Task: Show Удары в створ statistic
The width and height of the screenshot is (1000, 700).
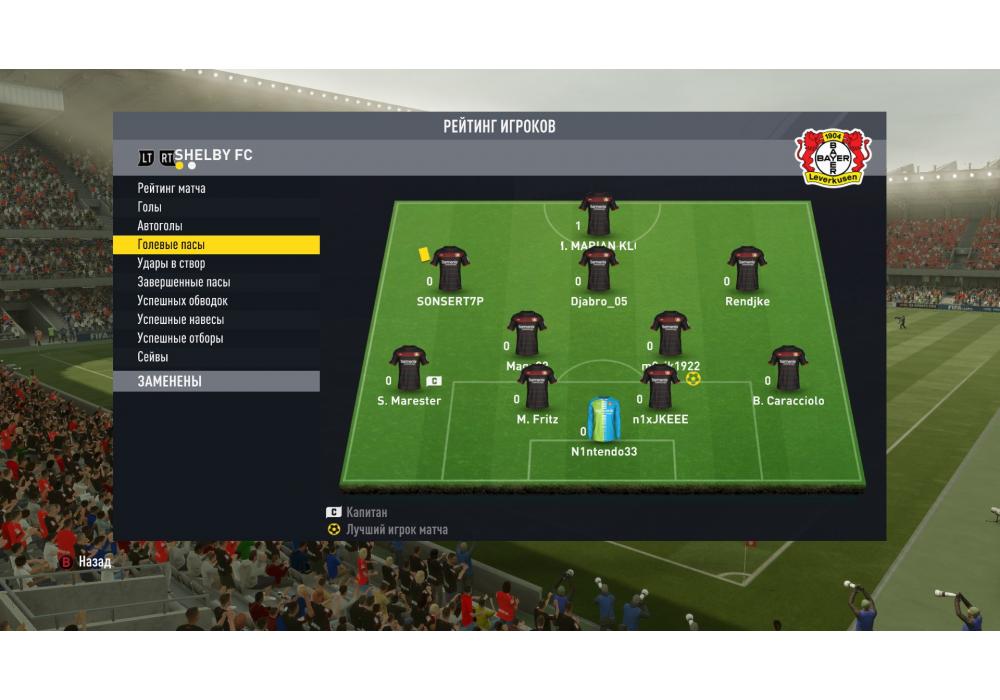Action: (171, 264)
